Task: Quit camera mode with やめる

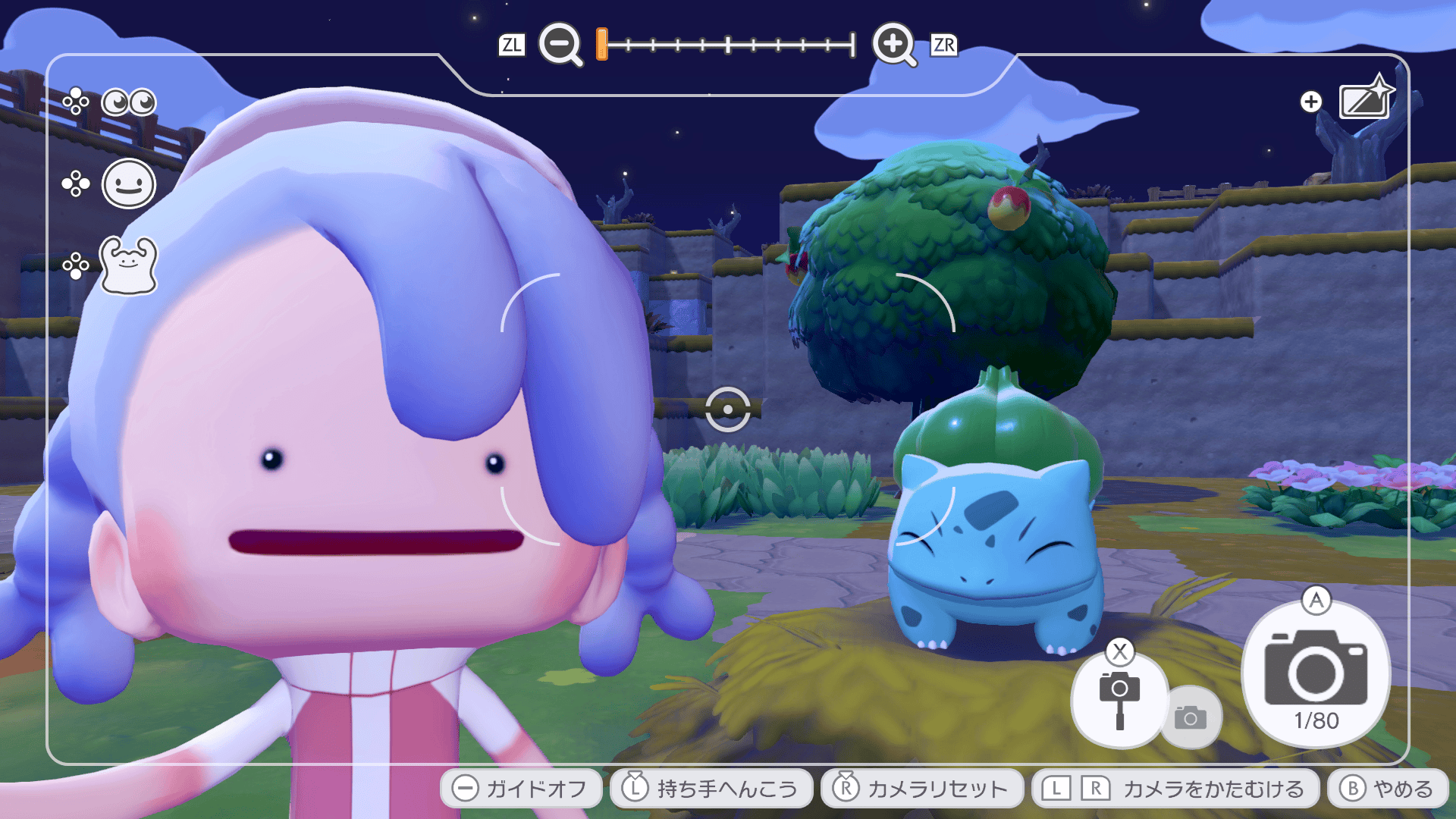Action: coord(1387,789)
